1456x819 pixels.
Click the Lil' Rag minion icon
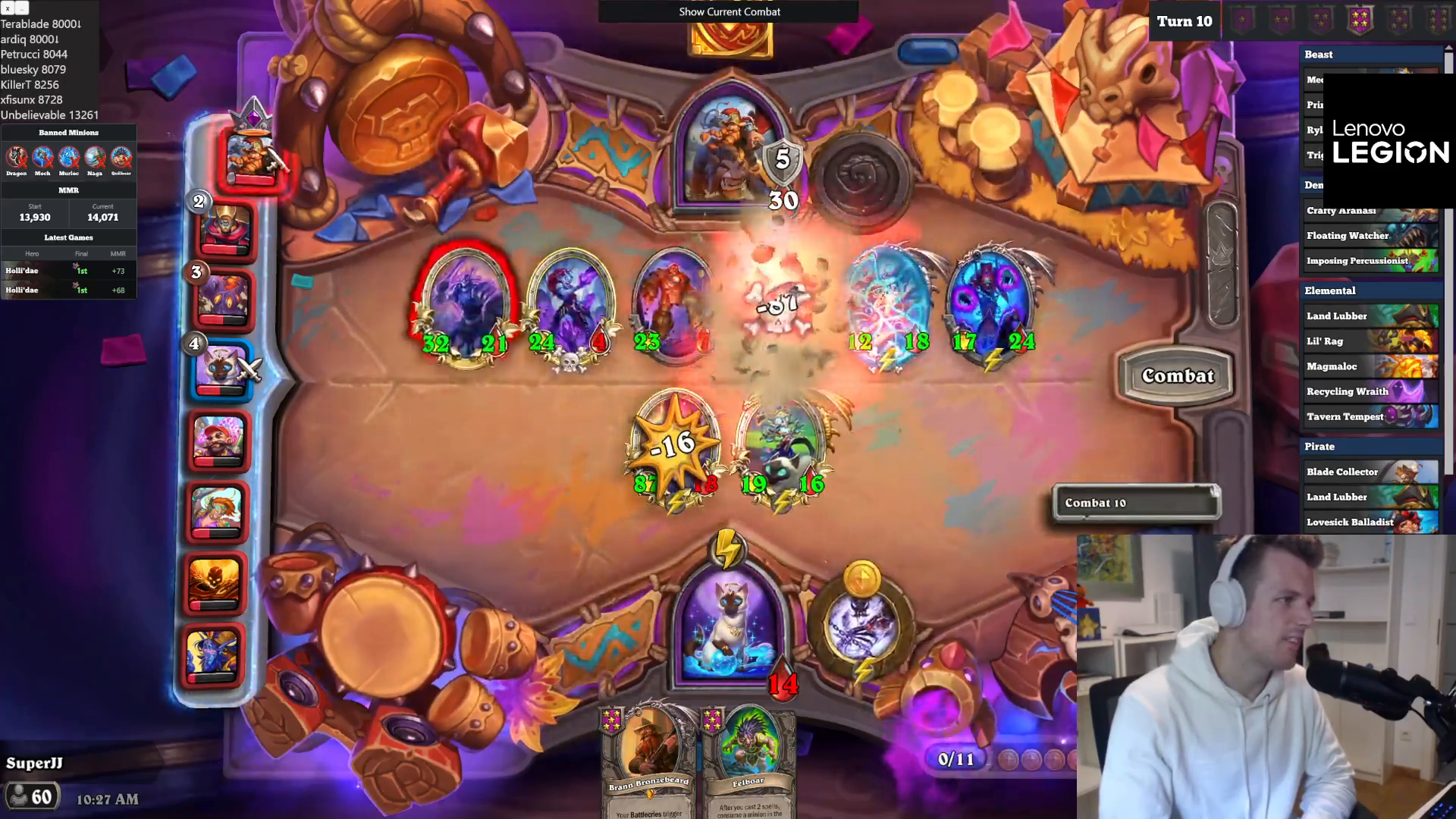coord(1370,340)
